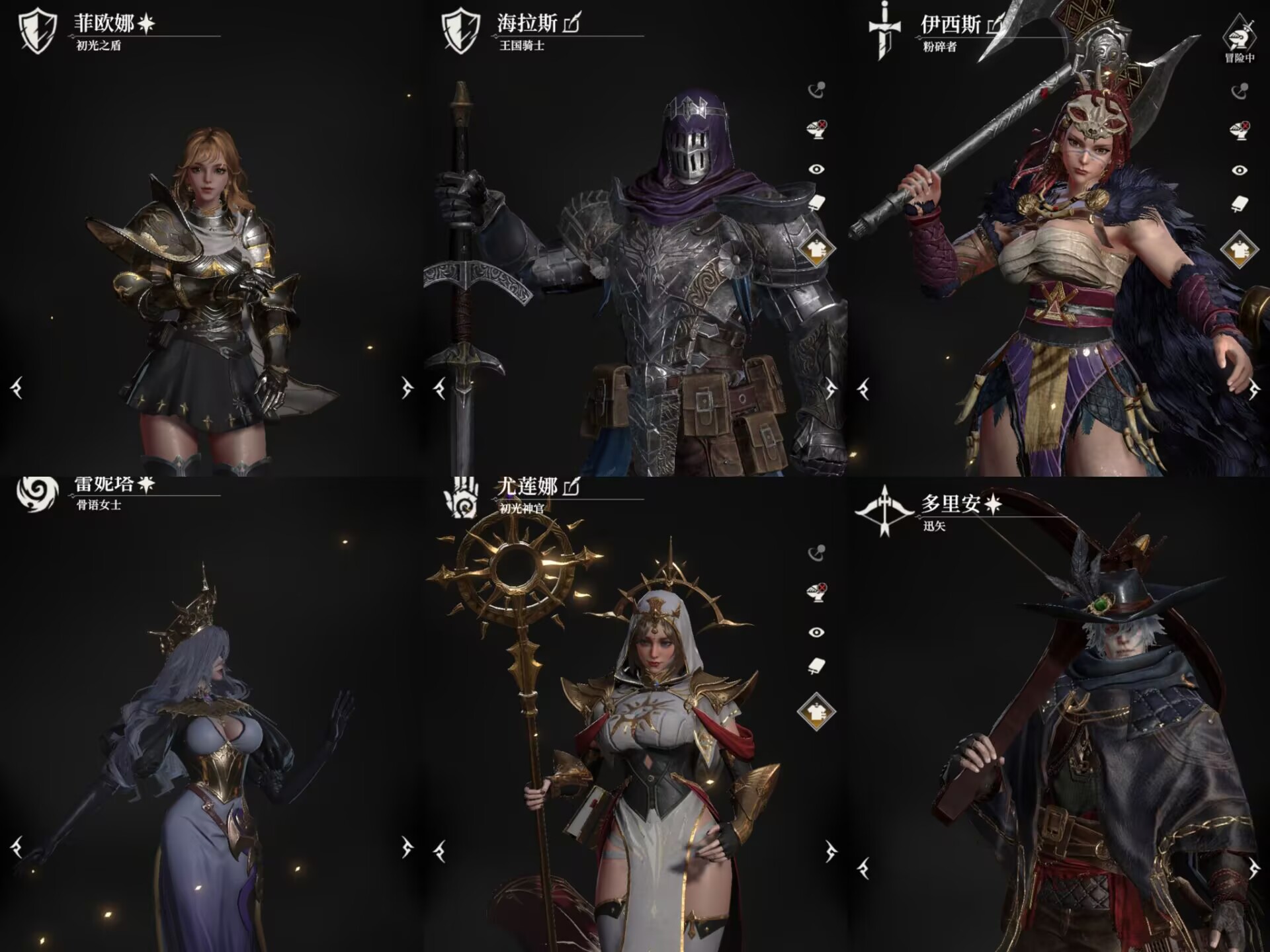The width and height of the screenshot is (1270, 952).
Task: Toggle the eye visibility icon beside 尤莲娜
Action: 817,633
